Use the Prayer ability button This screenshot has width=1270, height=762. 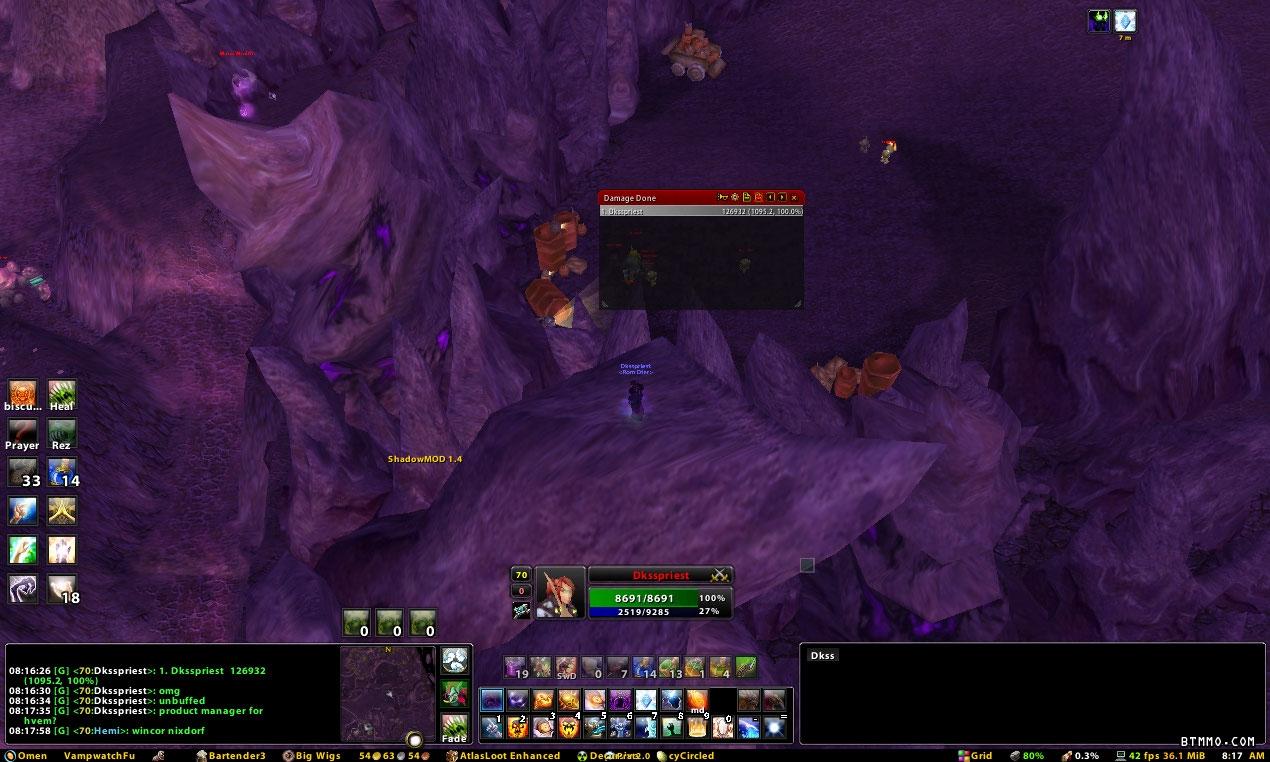22,431
